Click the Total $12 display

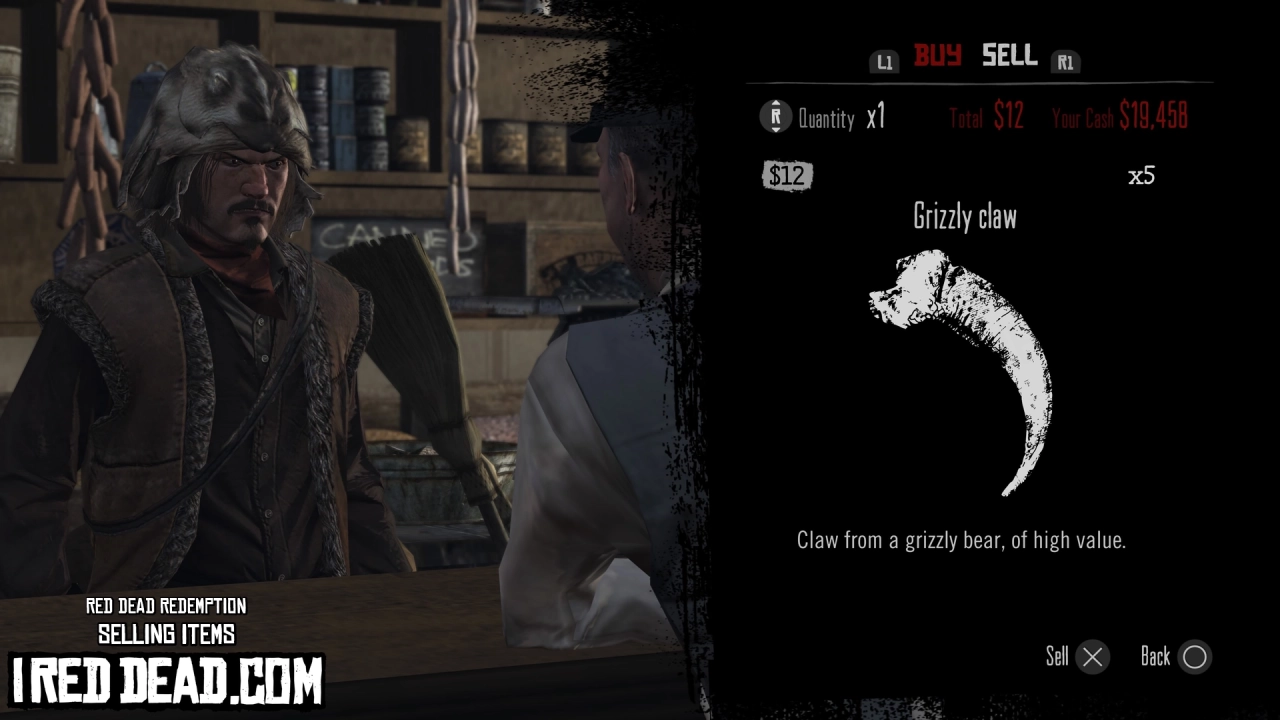coord(983,117)
